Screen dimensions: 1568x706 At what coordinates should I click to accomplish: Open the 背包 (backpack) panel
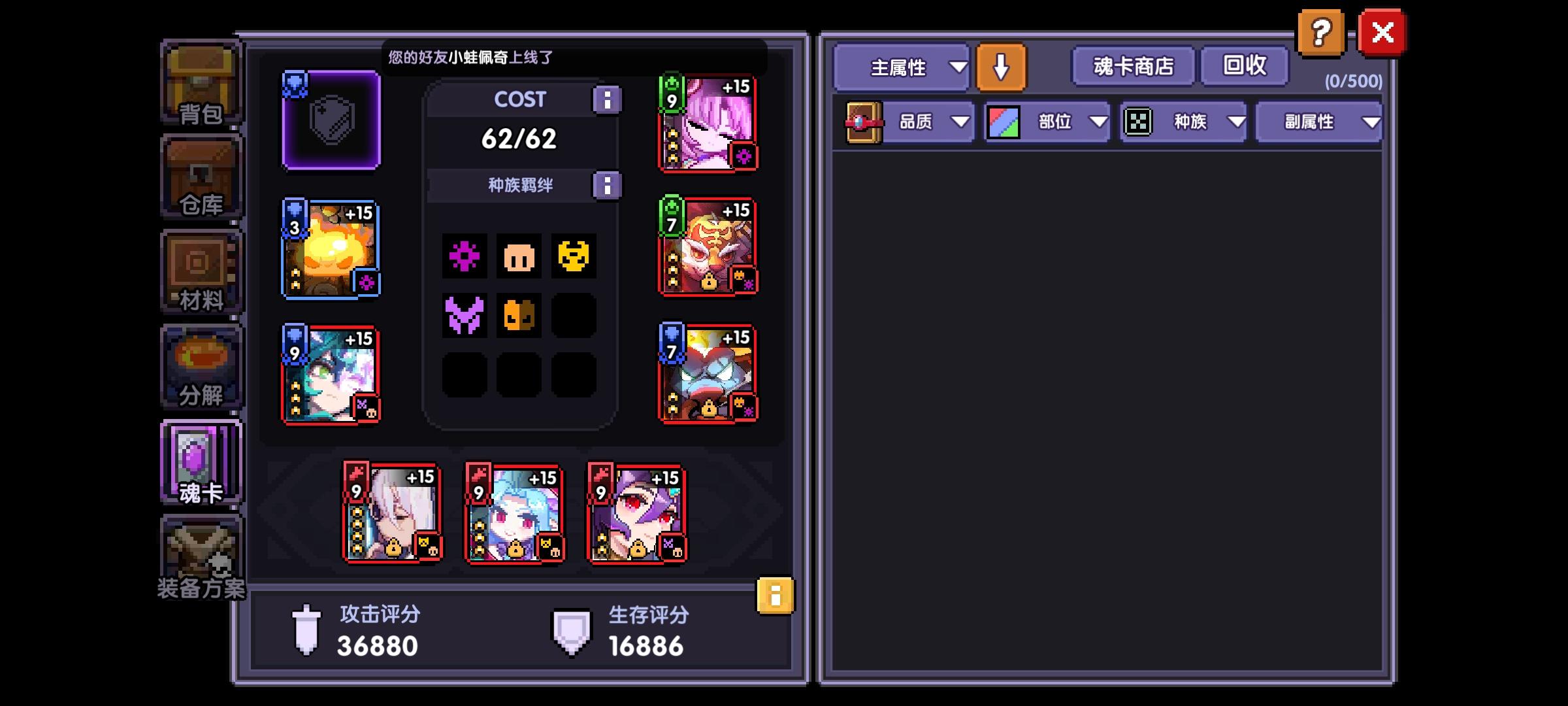[201, 85]
